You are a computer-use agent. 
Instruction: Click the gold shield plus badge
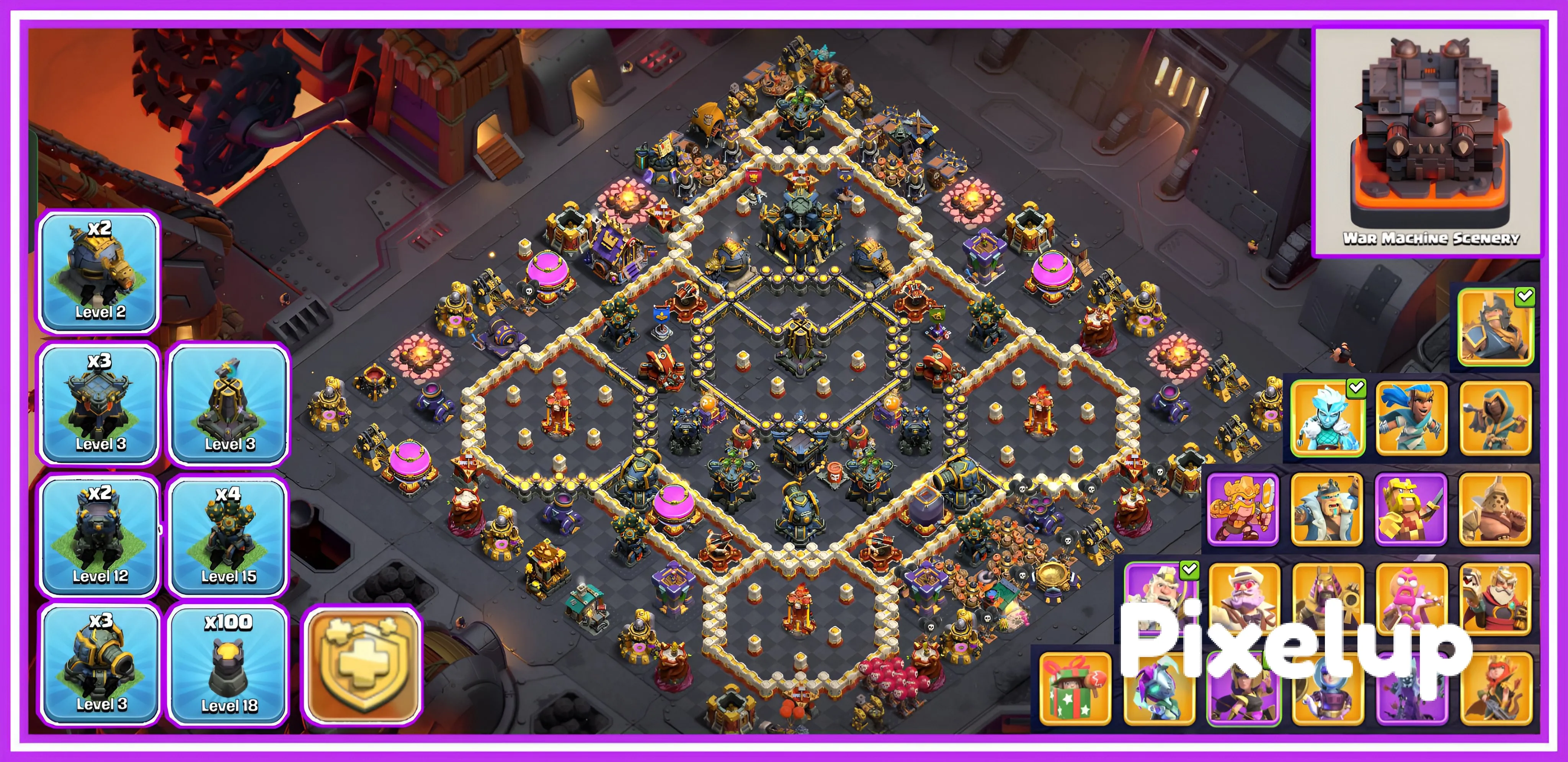[x=363, y=665]
